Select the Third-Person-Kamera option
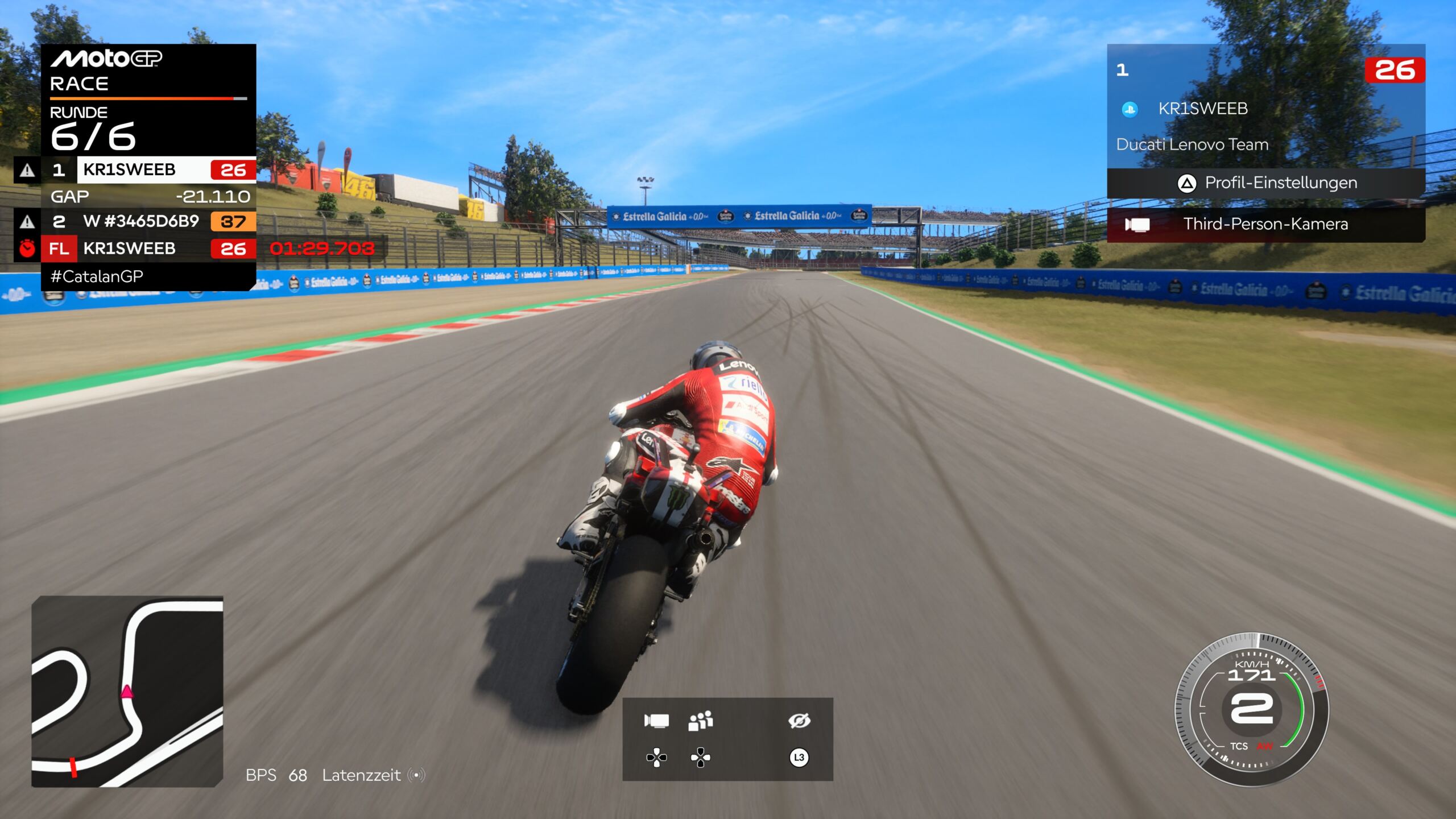 [1266, 224]
